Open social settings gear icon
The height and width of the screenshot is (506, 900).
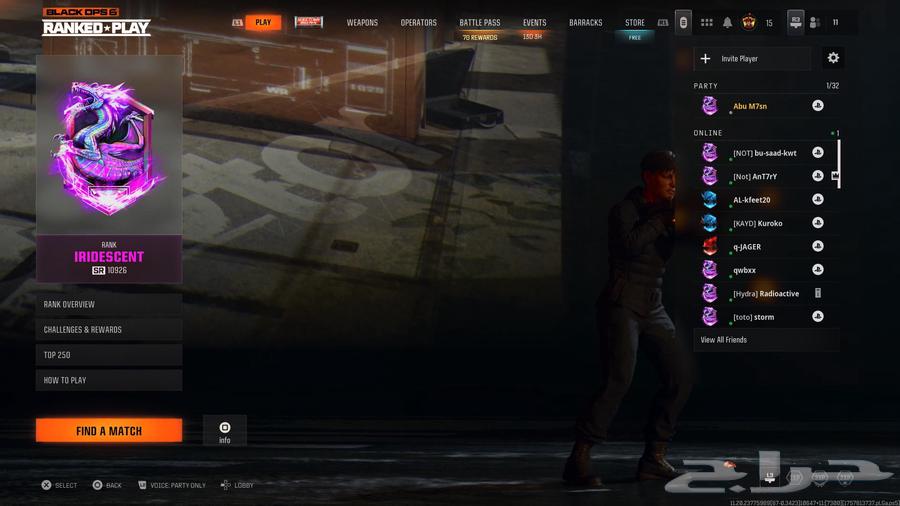pos(833,59)
